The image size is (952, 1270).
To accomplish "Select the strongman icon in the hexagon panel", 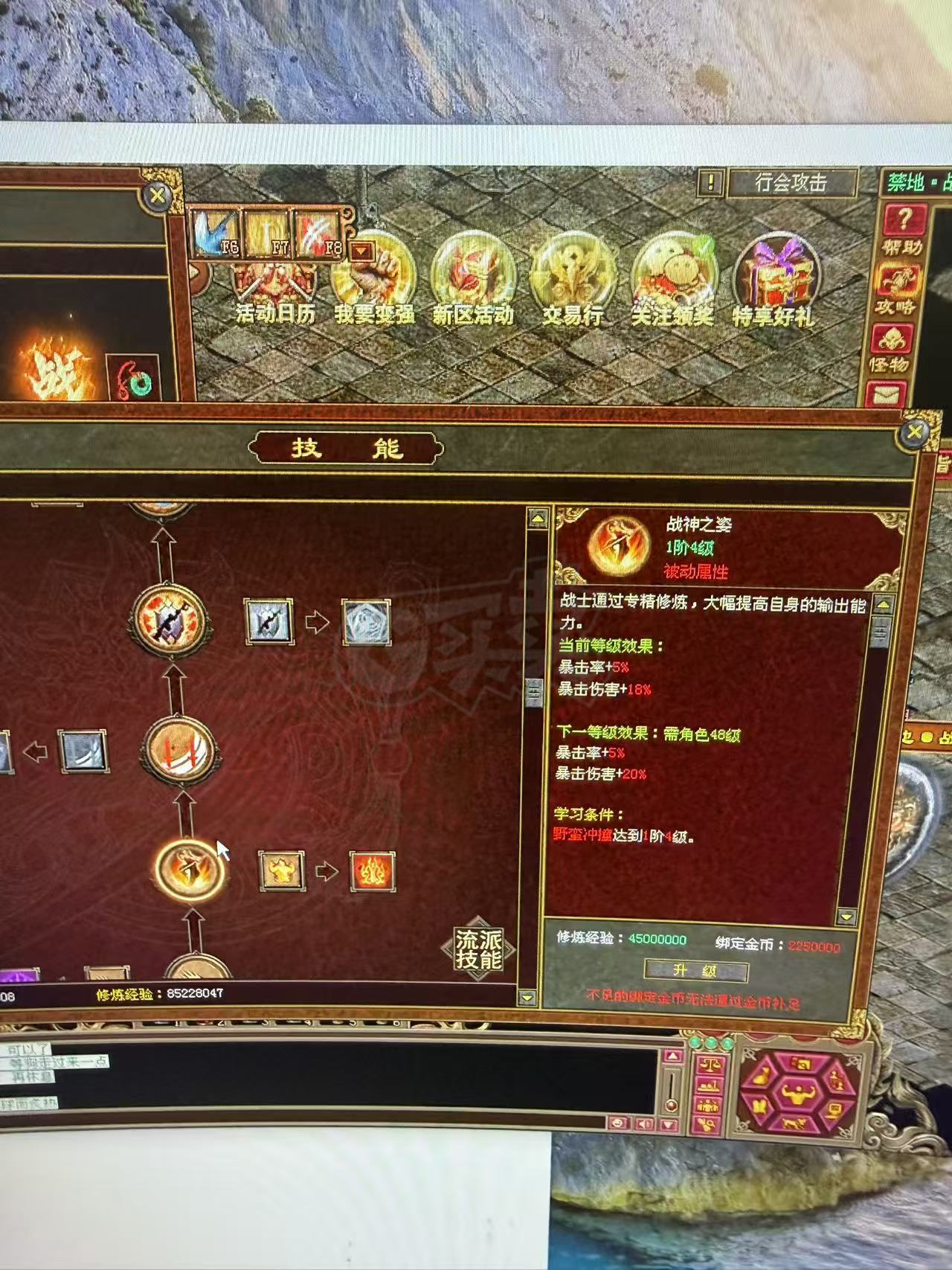I will [799, 1092].
